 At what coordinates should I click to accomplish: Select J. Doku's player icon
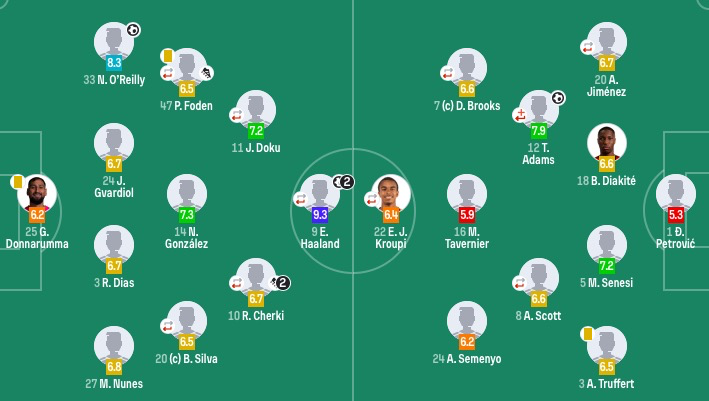point(256,110)
